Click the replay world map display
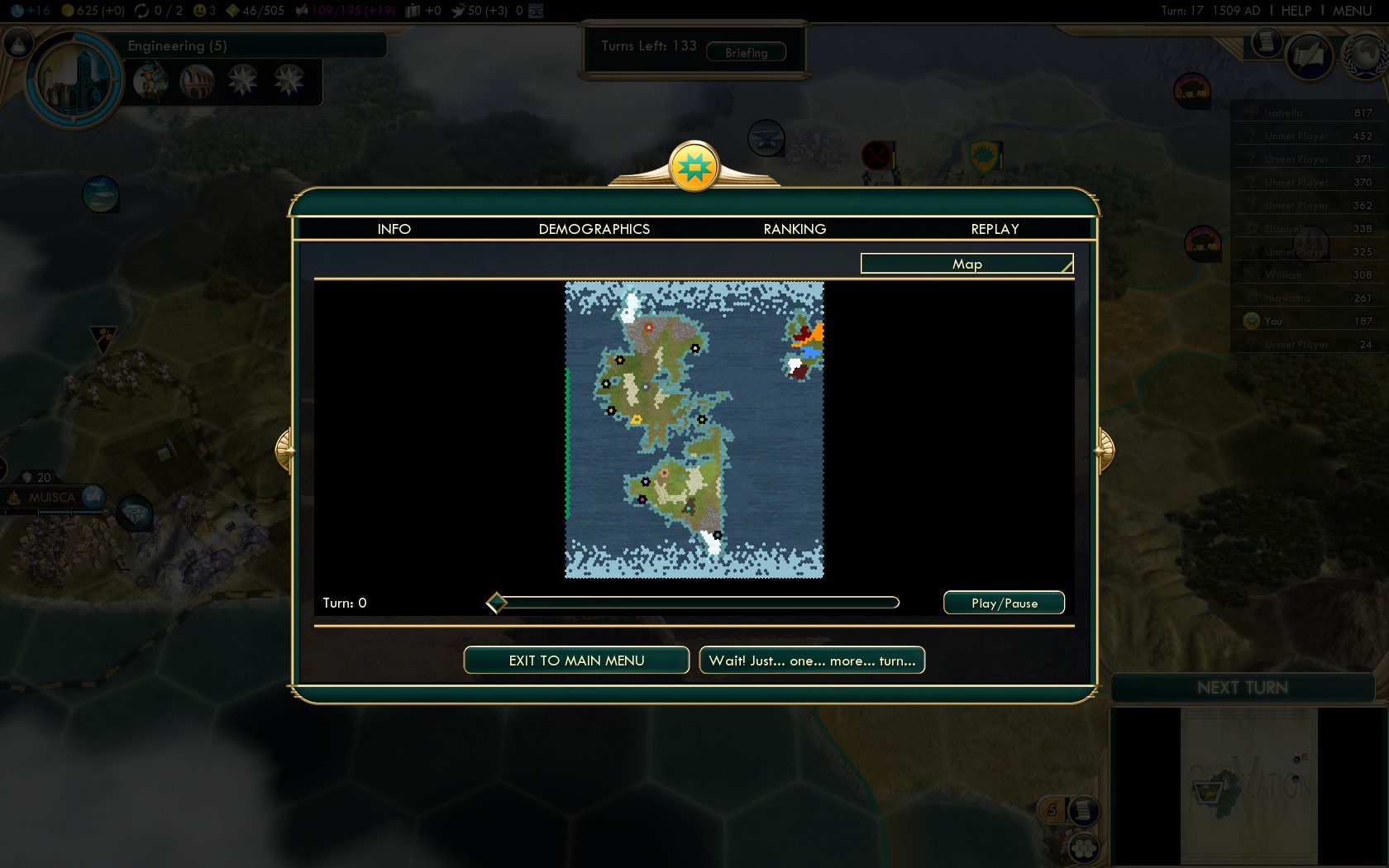This screenshot has height=868, width=1389. (694, 430)
